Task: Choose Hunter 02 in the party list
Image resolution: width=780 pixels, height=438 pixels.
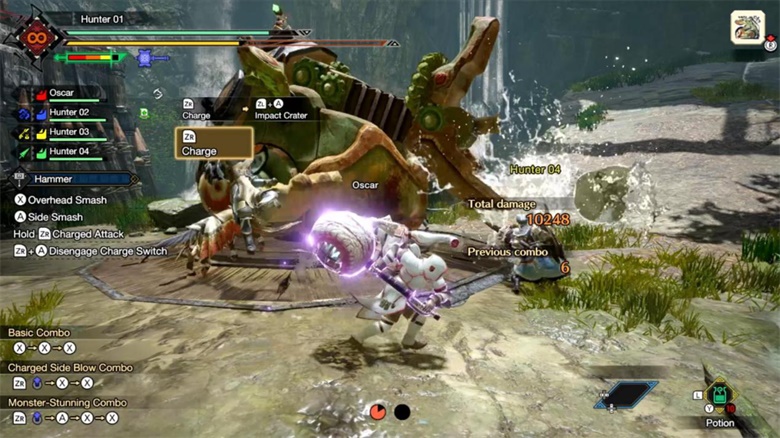Action: 69,113
